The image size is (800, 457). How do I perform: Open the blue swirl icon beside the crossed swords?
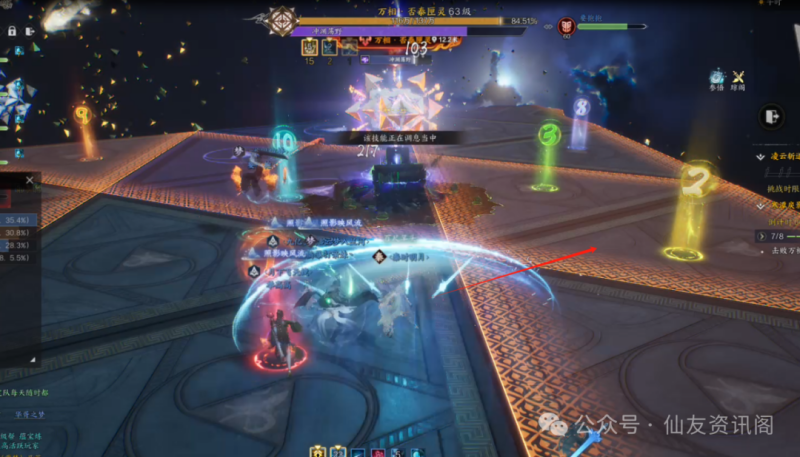coord(716,77)
